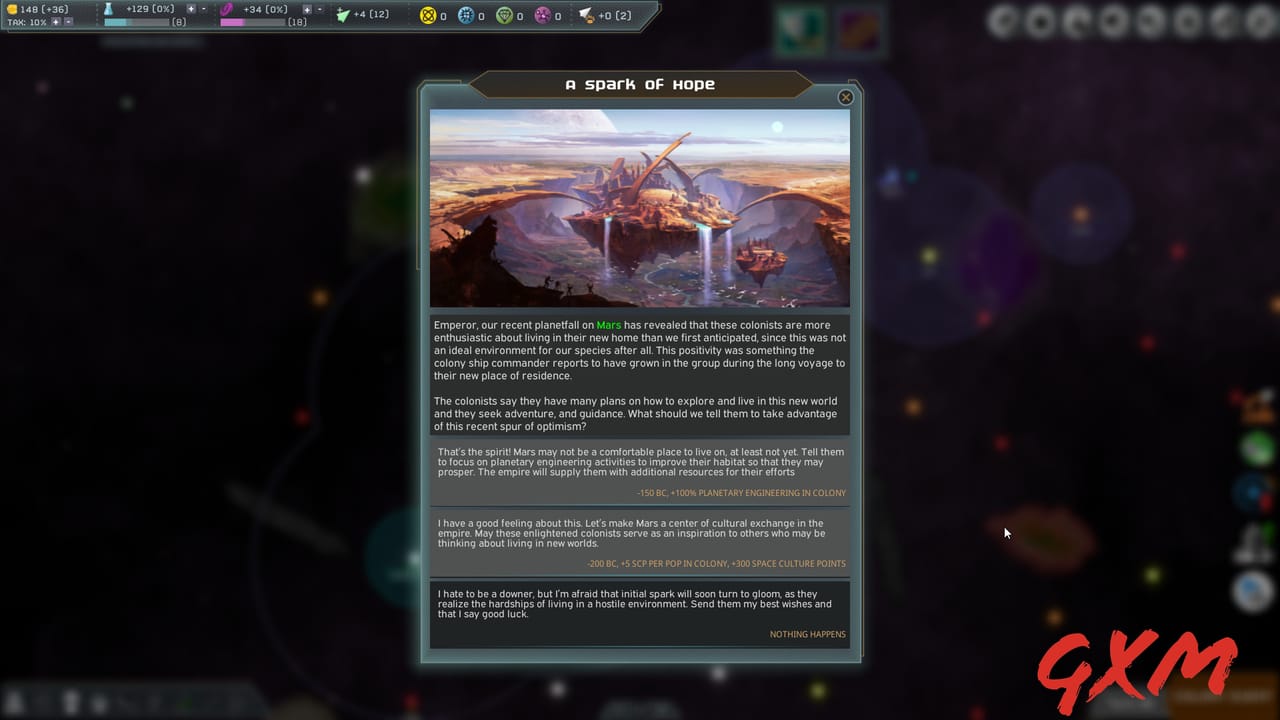Image resolution: width=1280 pixels, height=720 pixels.
Task: Raise science funding via its plus stepper
Action: (x=191, y=8)
